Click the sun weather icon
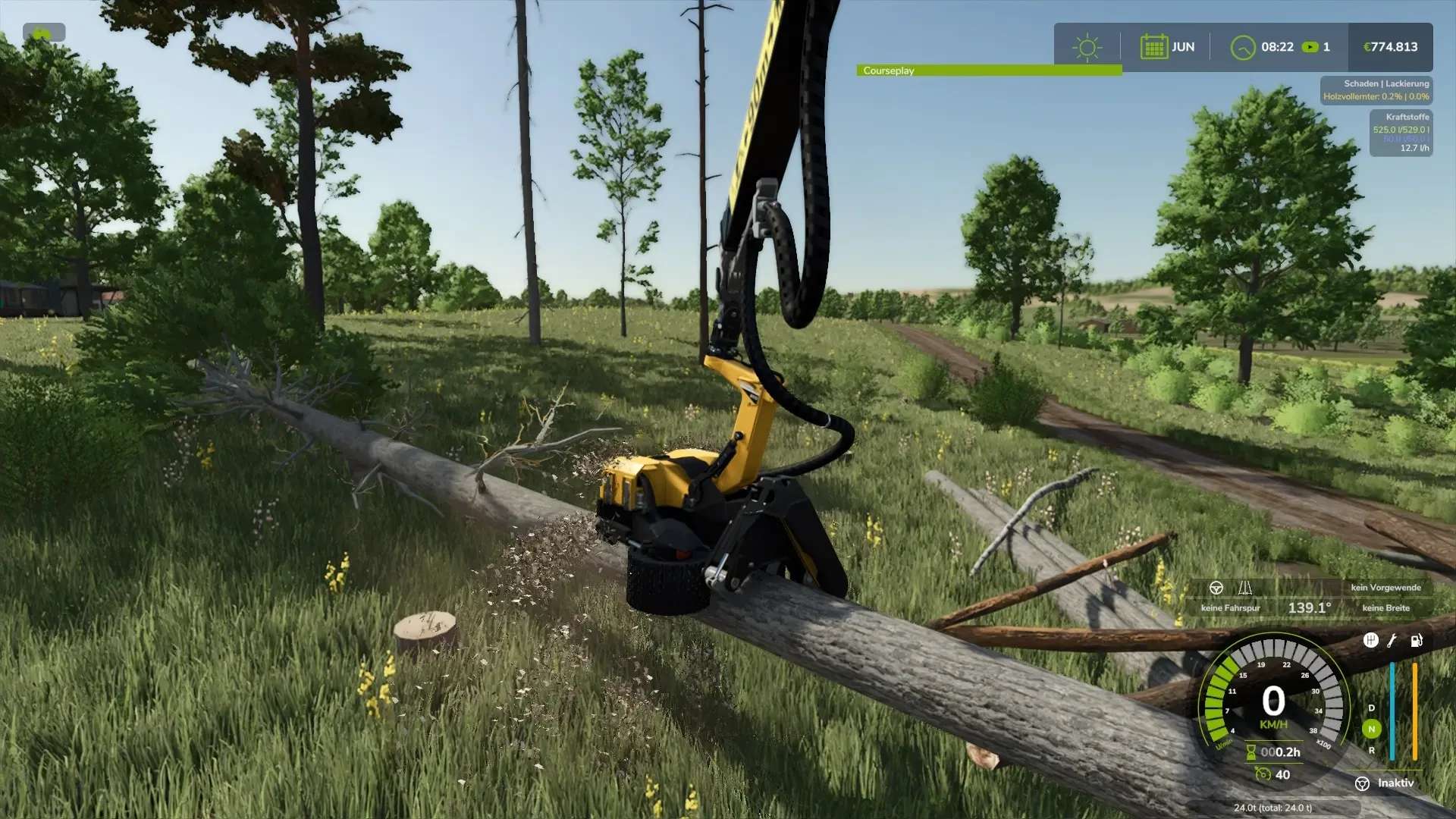This screenshot has width=1456, height=819. 1087,47
